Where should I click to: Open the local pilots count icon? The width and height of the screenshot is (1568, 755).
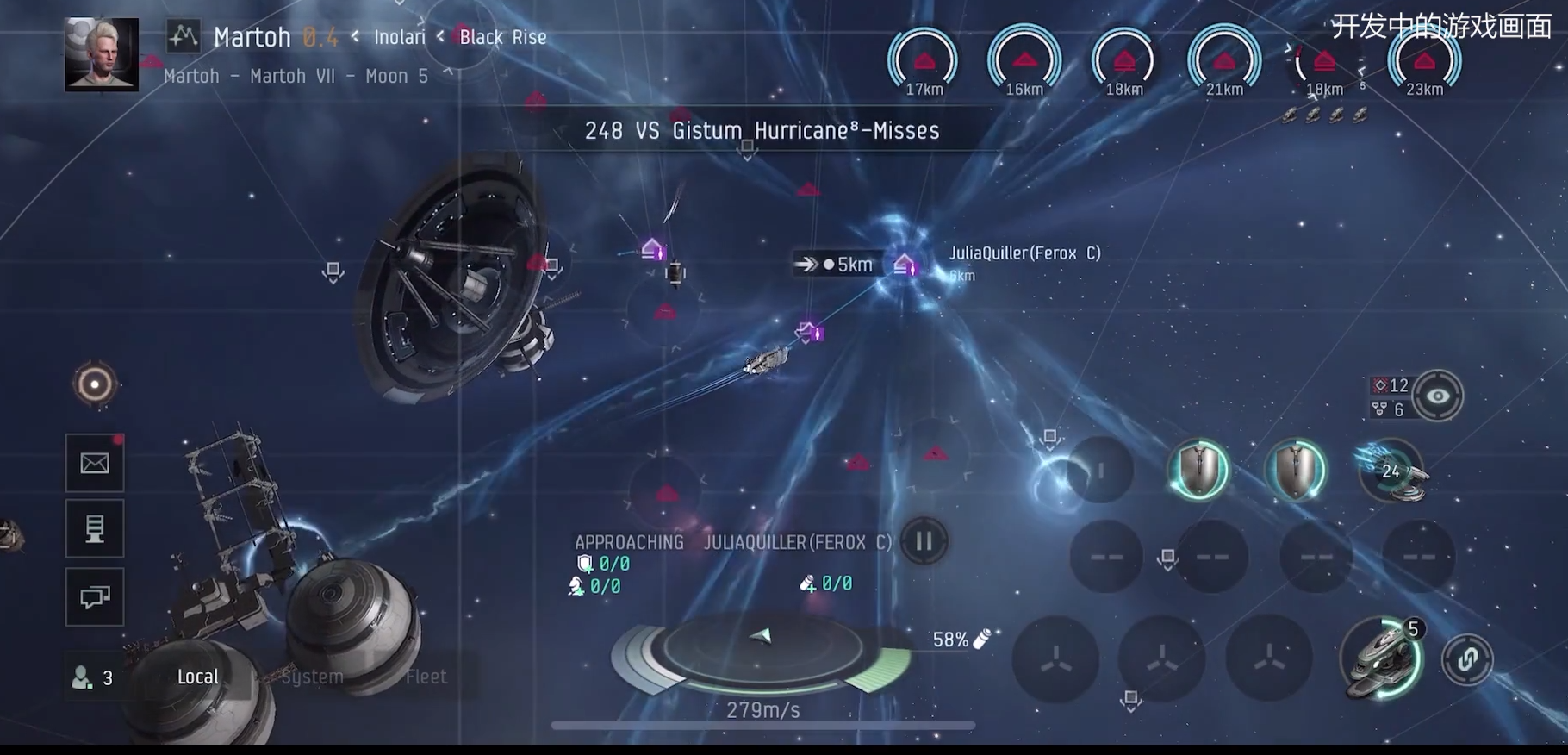(x=91, y=677)
